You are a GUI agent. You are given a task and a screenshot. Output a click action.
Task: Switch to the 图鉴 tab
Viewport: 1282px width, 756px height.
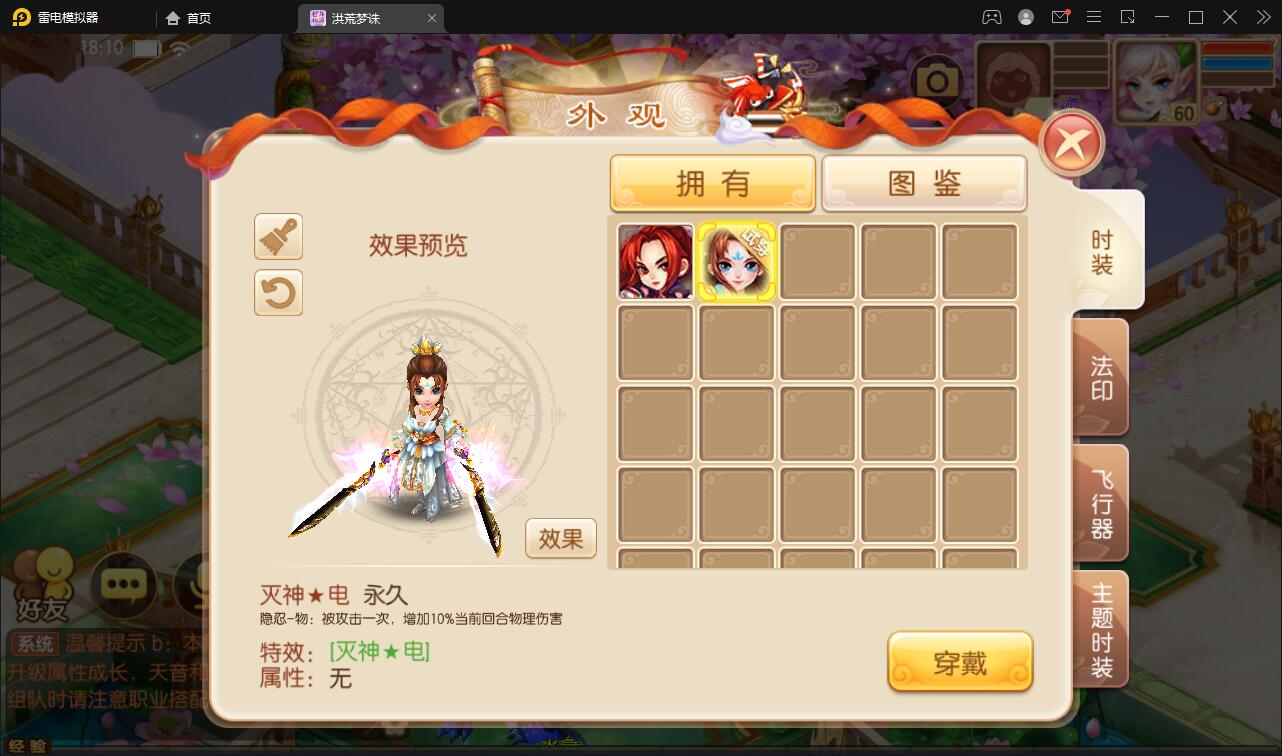[x=923, y=183]
